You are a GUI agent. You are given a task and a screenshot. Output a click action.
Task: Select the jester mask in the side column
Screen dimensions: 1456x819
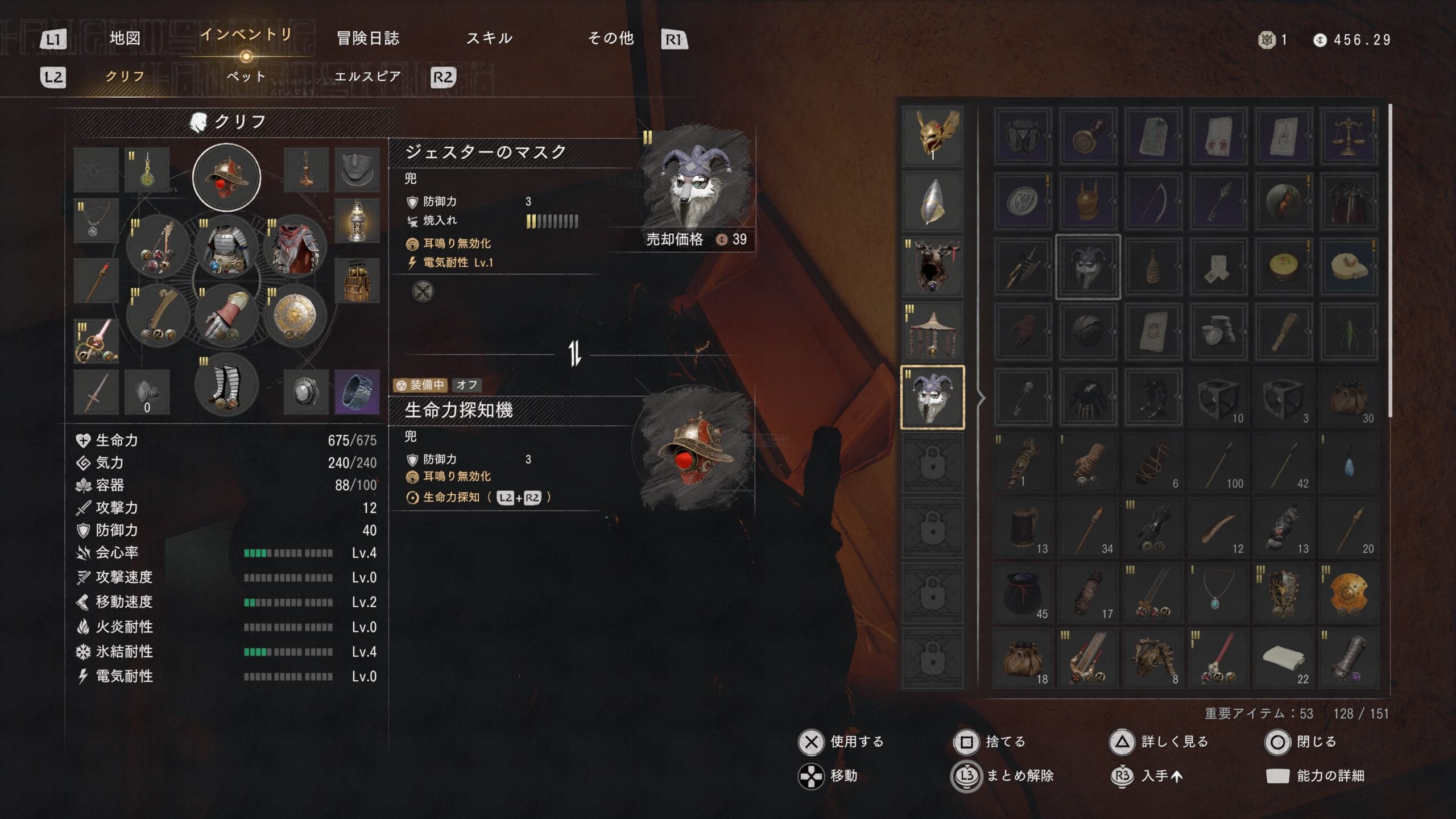point(933,397)
